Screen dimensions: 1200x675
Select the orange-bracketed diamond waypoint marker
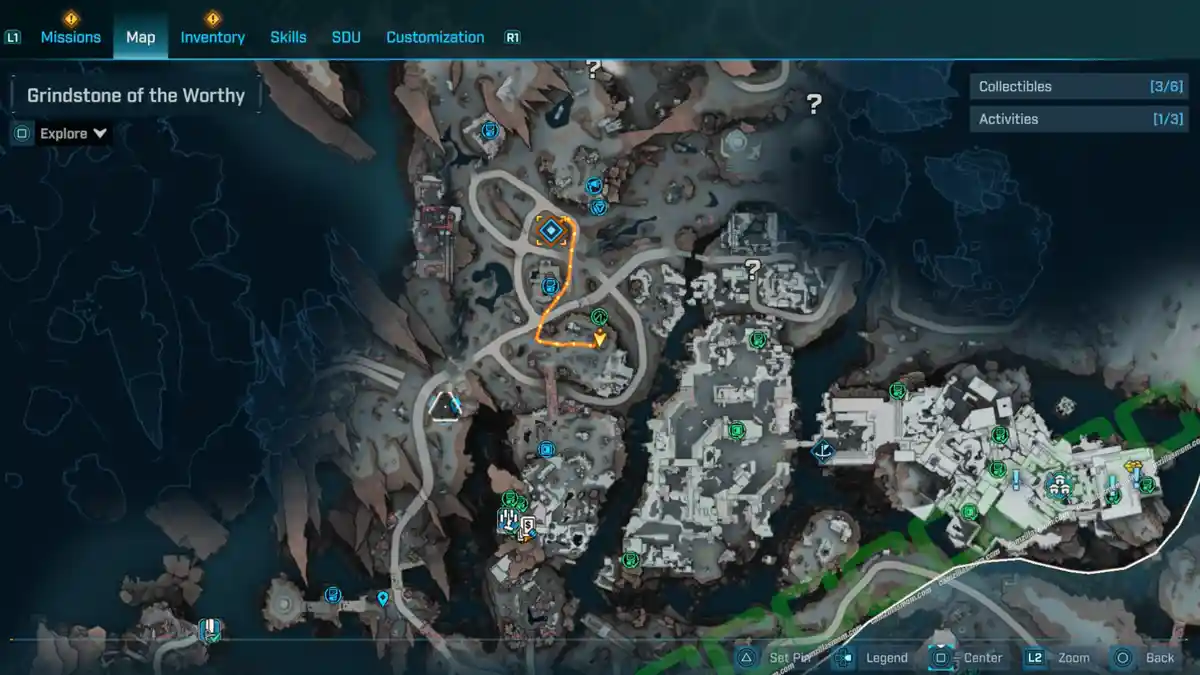550,231
